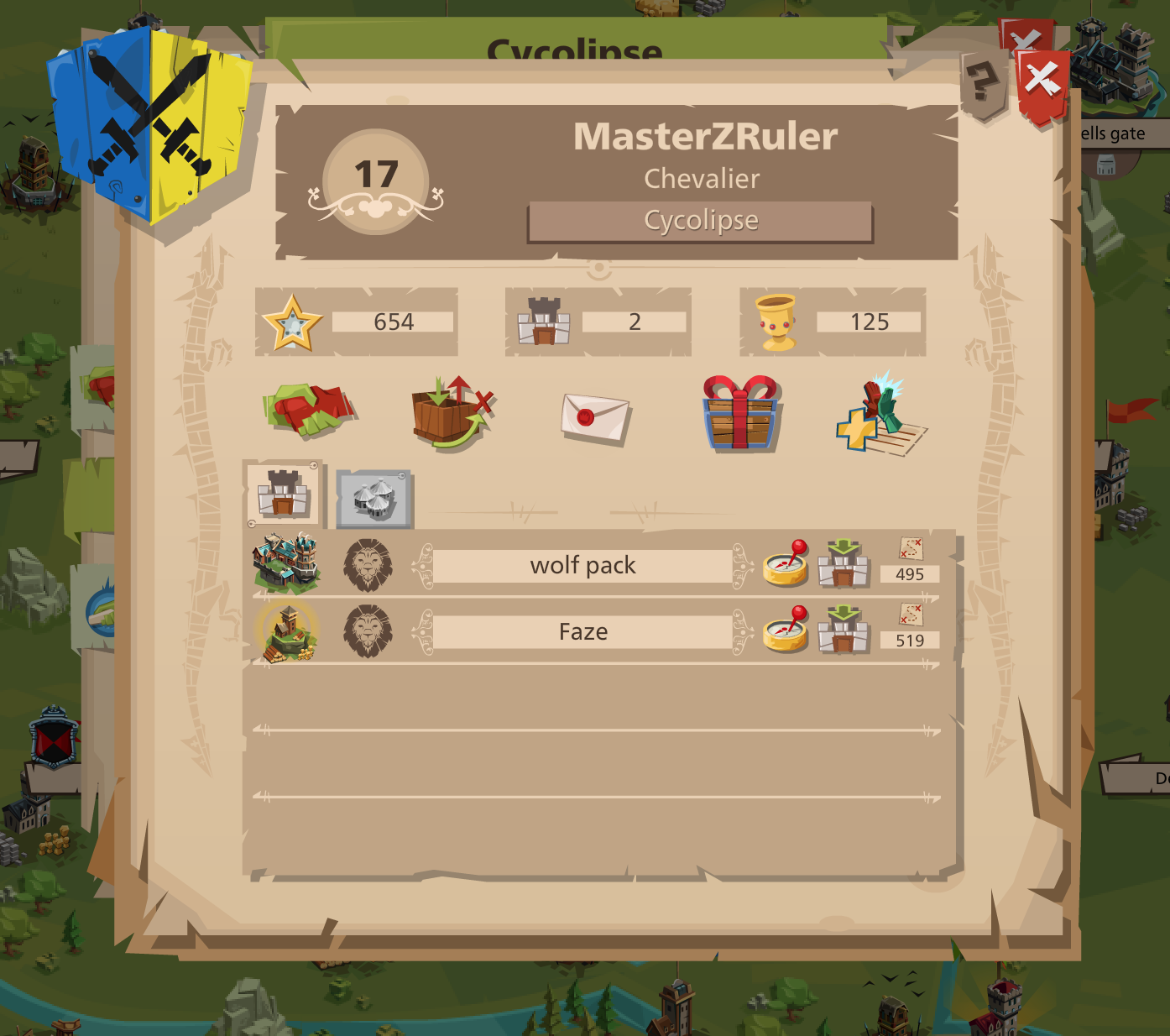This screenshot has height=1036, width=1170.
Task: Click the compass icon next to wolf pack
Action: coord(786,565)
